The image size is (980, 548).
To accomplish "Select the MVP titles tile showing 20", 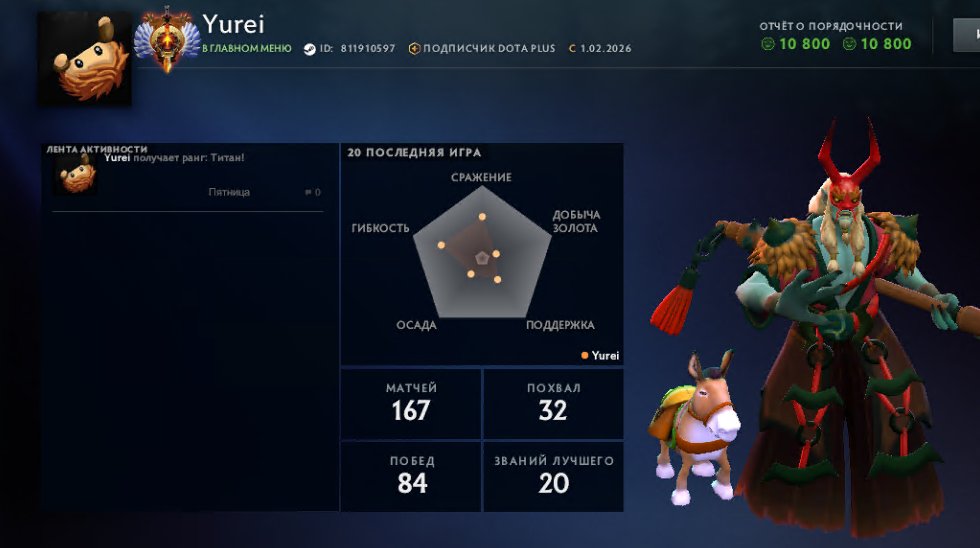I will (x=553, y=476).
